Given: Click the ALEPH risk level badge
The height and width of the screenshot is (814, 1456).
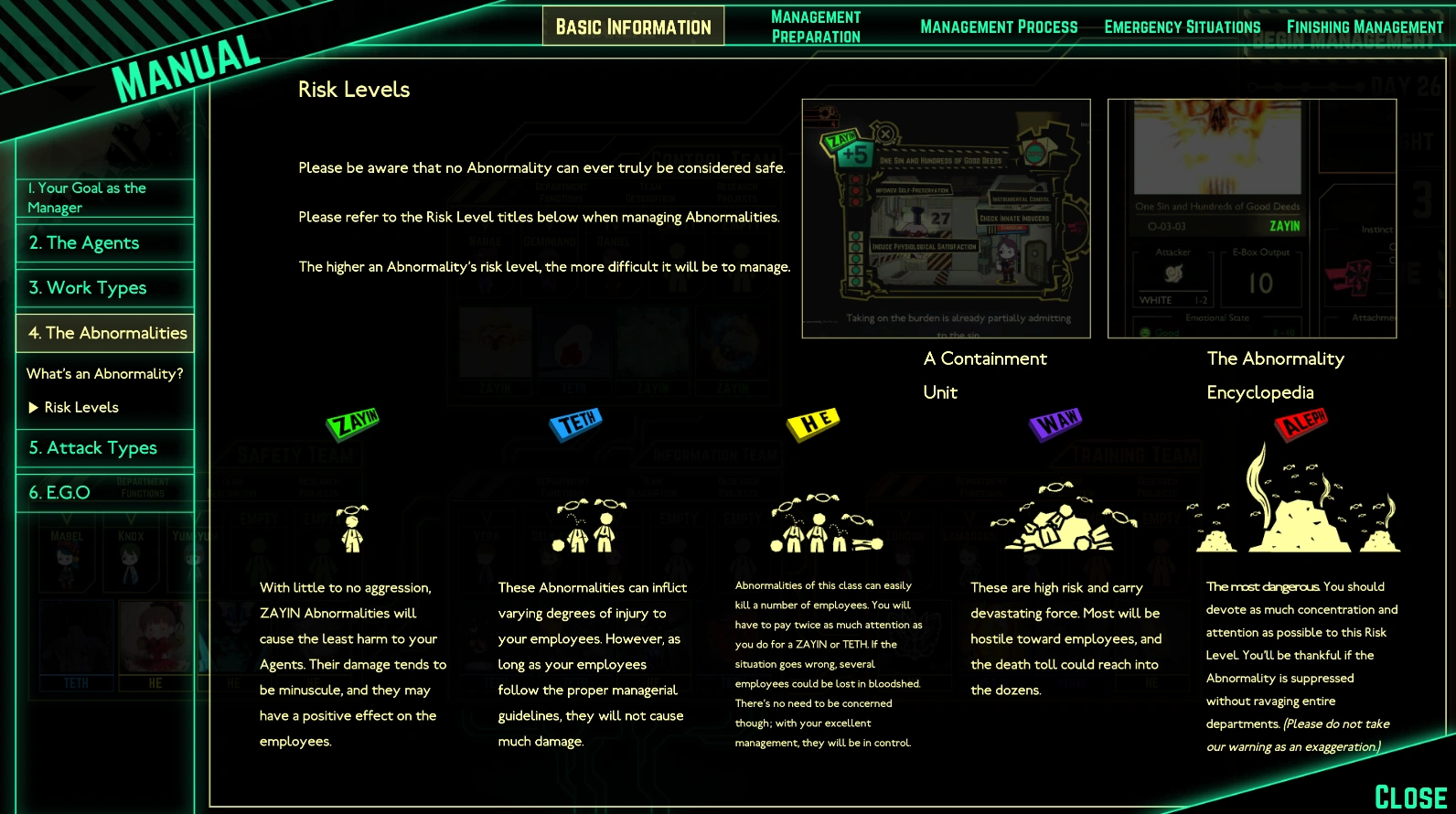Looking at the screenshot, I should pos(1301,423).
